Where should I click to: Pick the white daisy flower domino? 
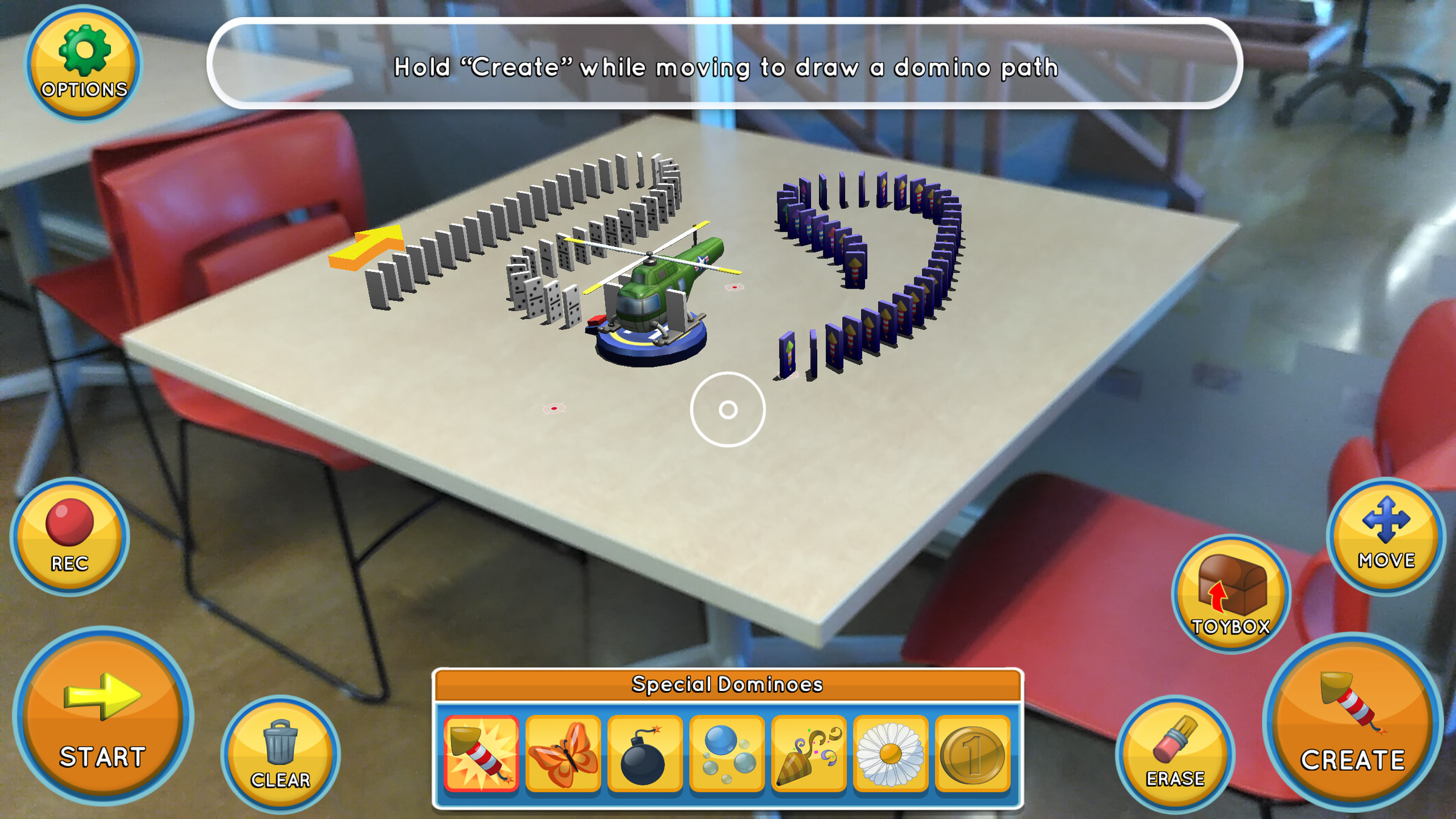[x=891, y=754]
